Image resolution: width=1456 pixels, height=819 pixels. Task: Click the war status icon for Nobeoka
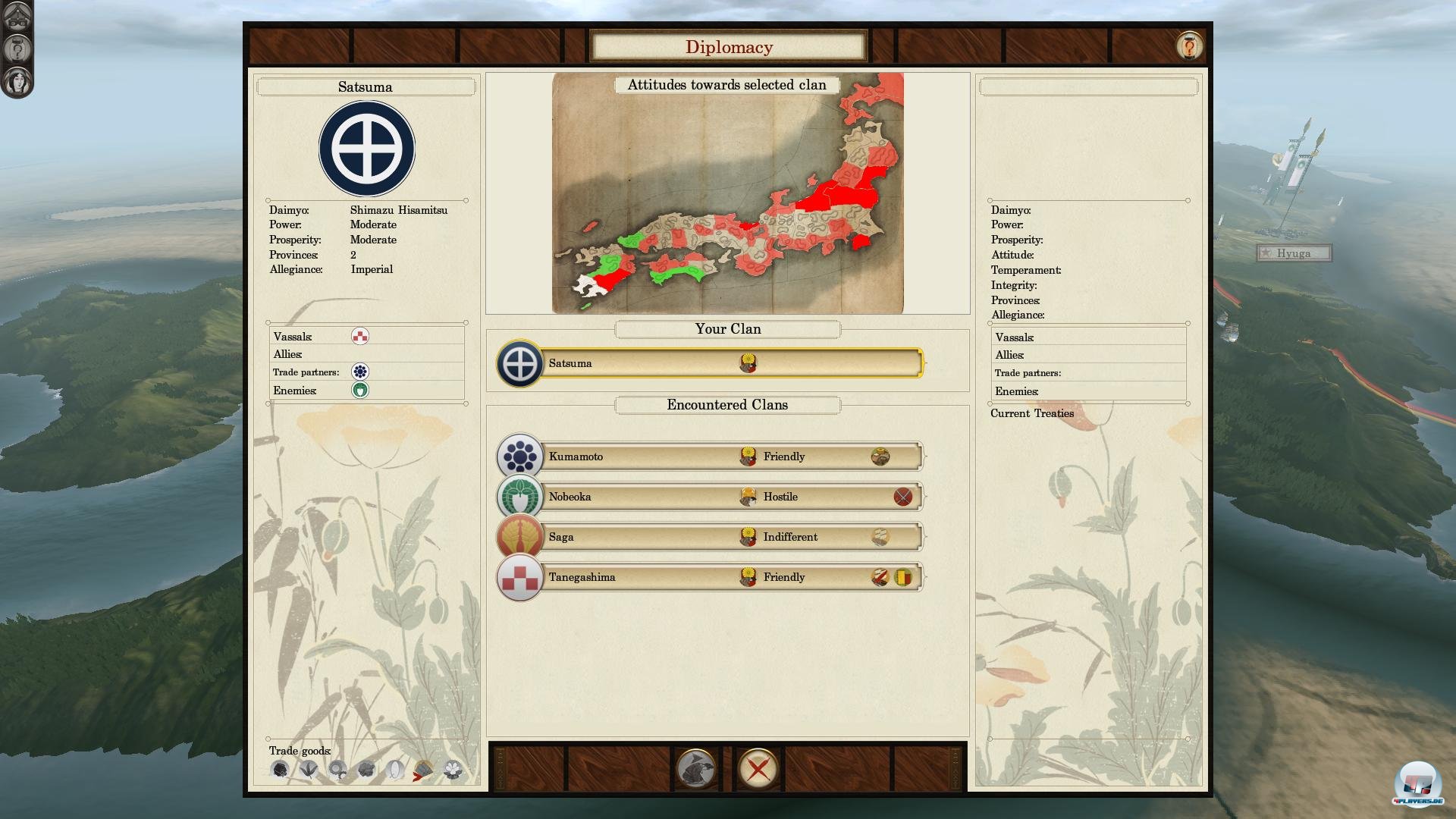pyautogui.click(x=902, y=497)
